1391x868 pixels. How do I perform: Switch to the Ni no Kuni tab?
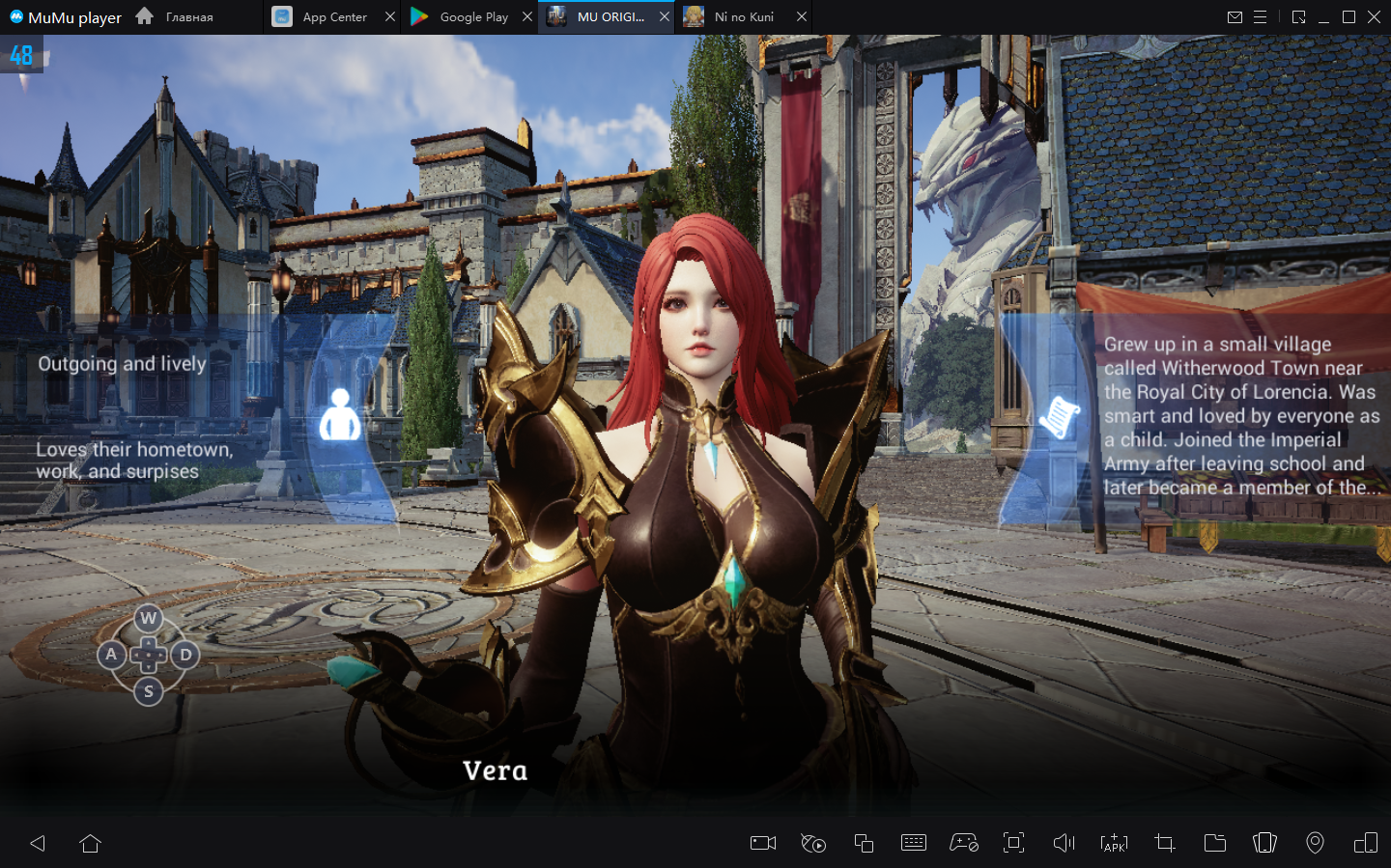pos(743,16)
